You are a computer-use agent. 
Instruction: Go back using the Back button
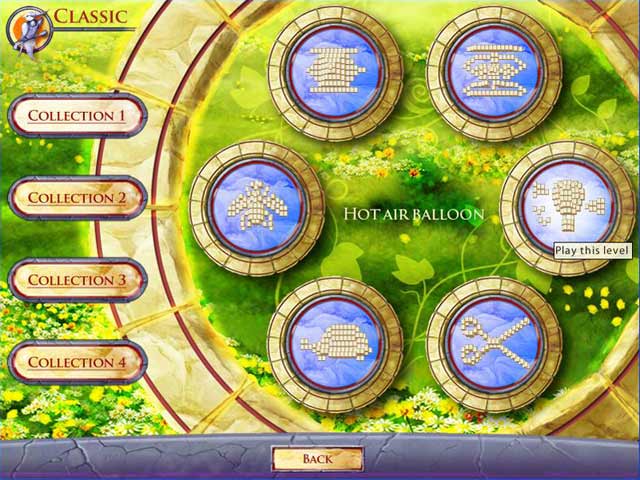[317, 459]
